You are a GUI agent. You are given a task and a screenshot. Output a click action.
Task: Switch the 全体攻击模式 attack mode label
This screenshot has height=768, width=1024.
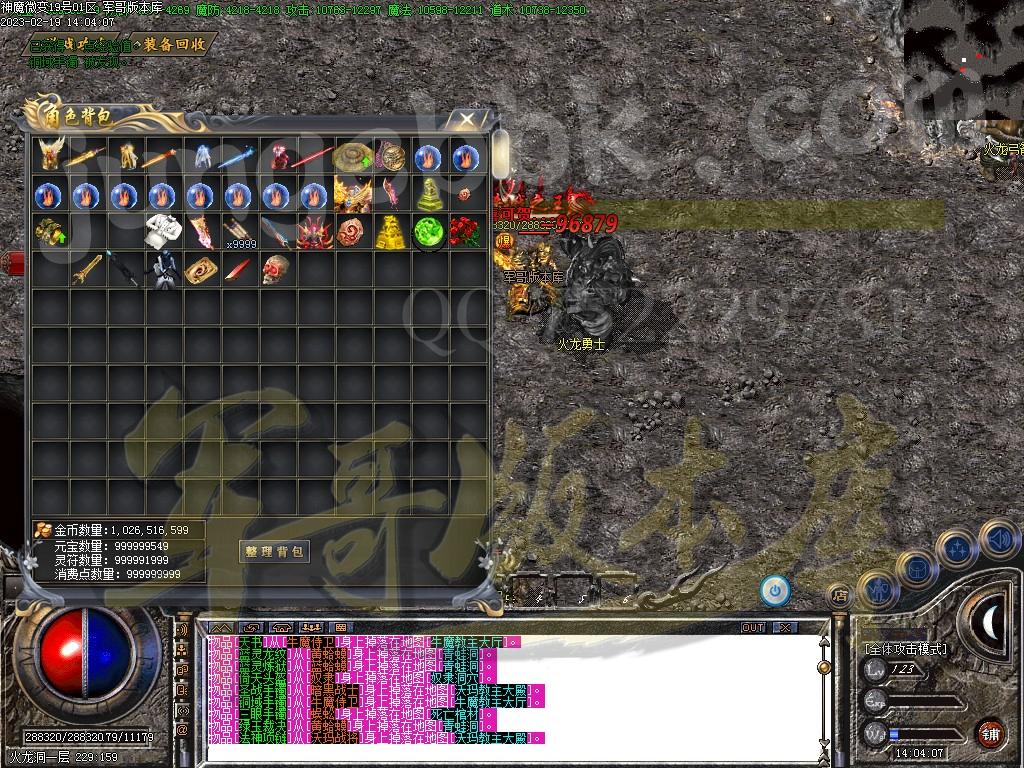[905, 649]
